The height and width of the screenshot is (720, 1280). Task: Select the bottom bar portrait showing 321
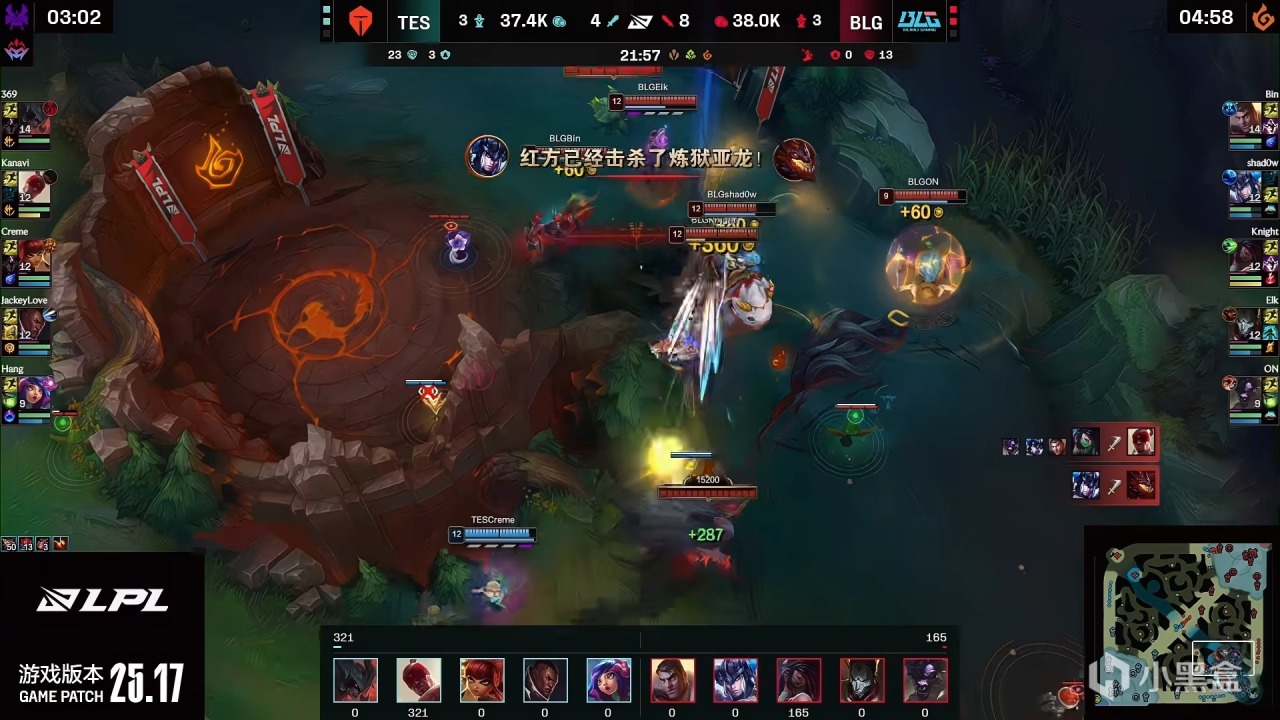pos(418,680)
